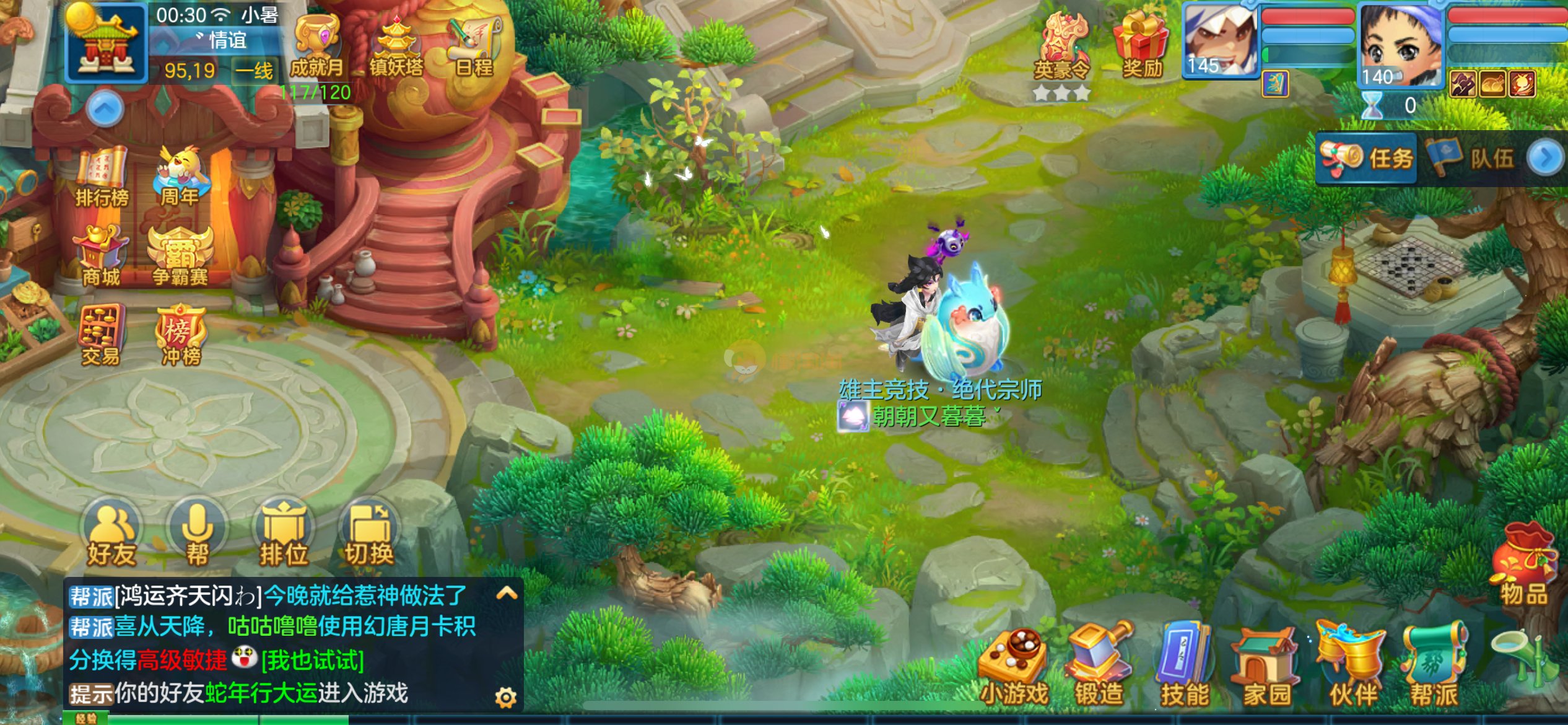Open the 小游戏 mini-games menu

point(1014,667)
